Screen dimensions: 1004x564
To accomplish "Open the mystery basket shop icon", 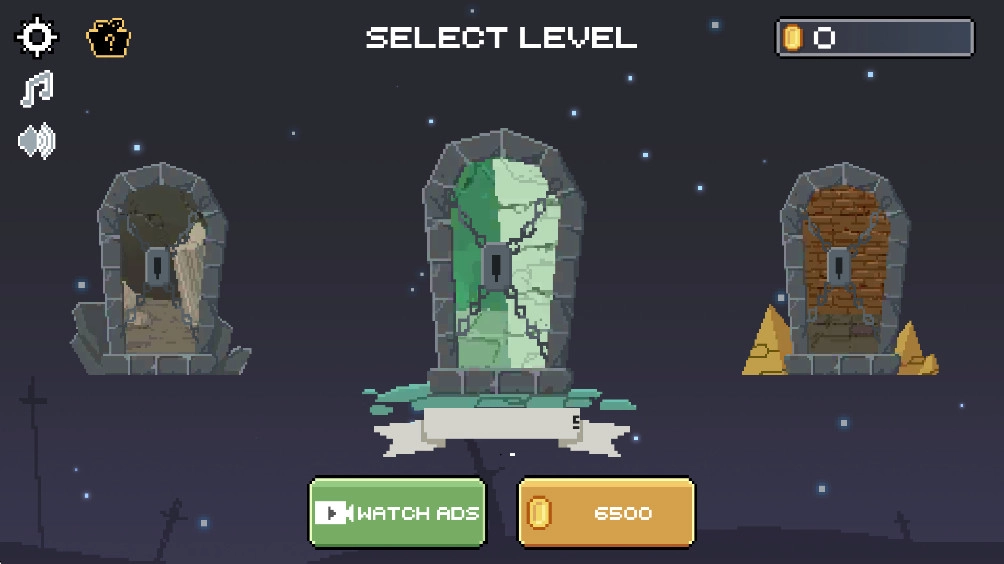I will pyautogui.click(x=109, y=38).
